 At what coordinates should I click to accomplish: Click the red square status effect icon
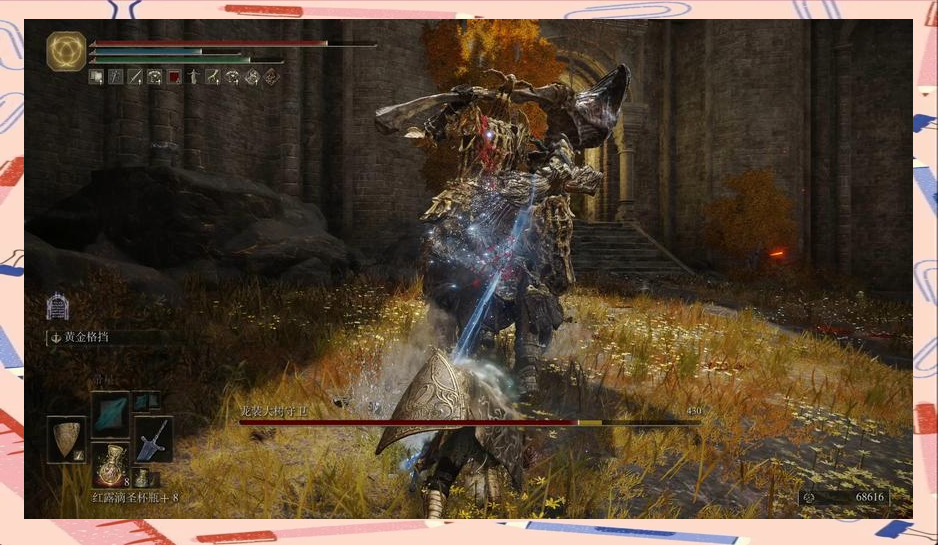pyautogui.click(x=173, y=76)
